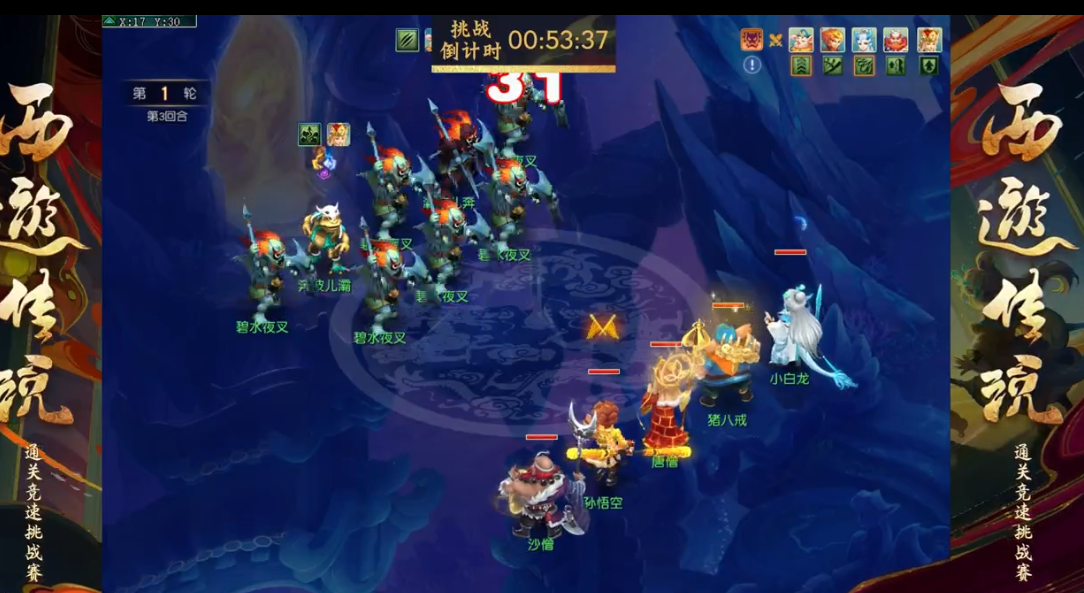Activate the green swirl skill icon
This screenshot has height=593, width=1084.
tap(864, 66)
